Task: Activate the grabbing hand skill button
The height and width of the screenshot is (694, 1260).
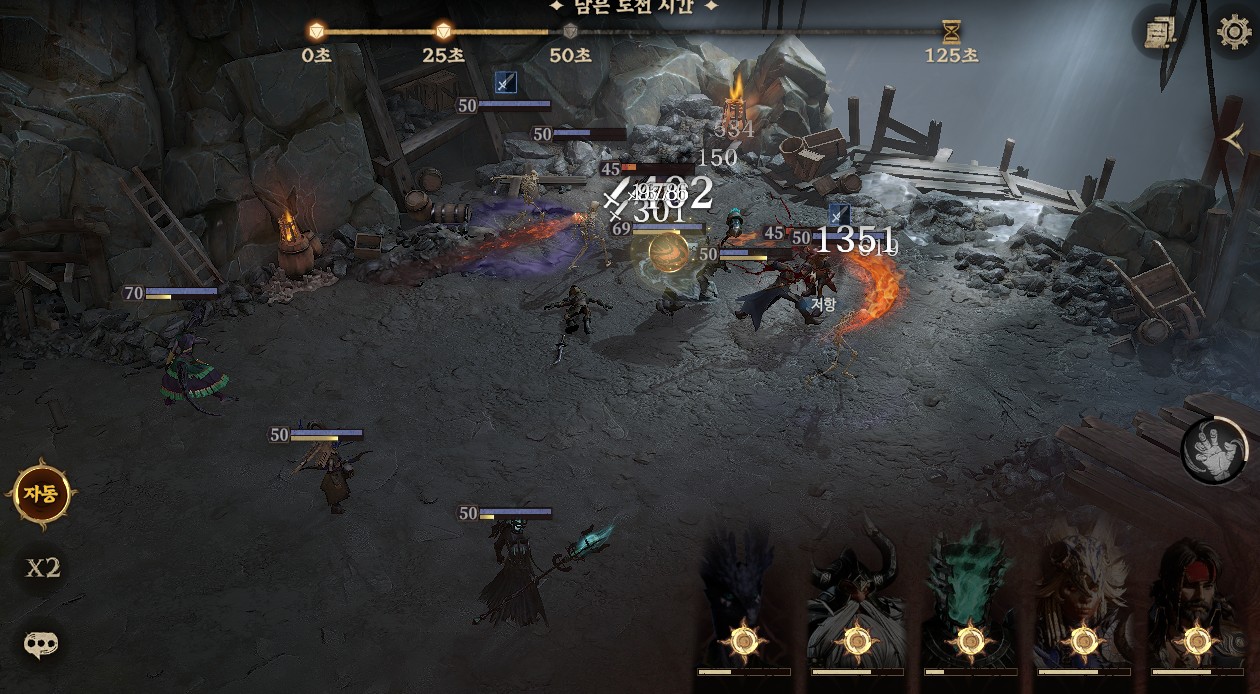Action: point(1213,450)
